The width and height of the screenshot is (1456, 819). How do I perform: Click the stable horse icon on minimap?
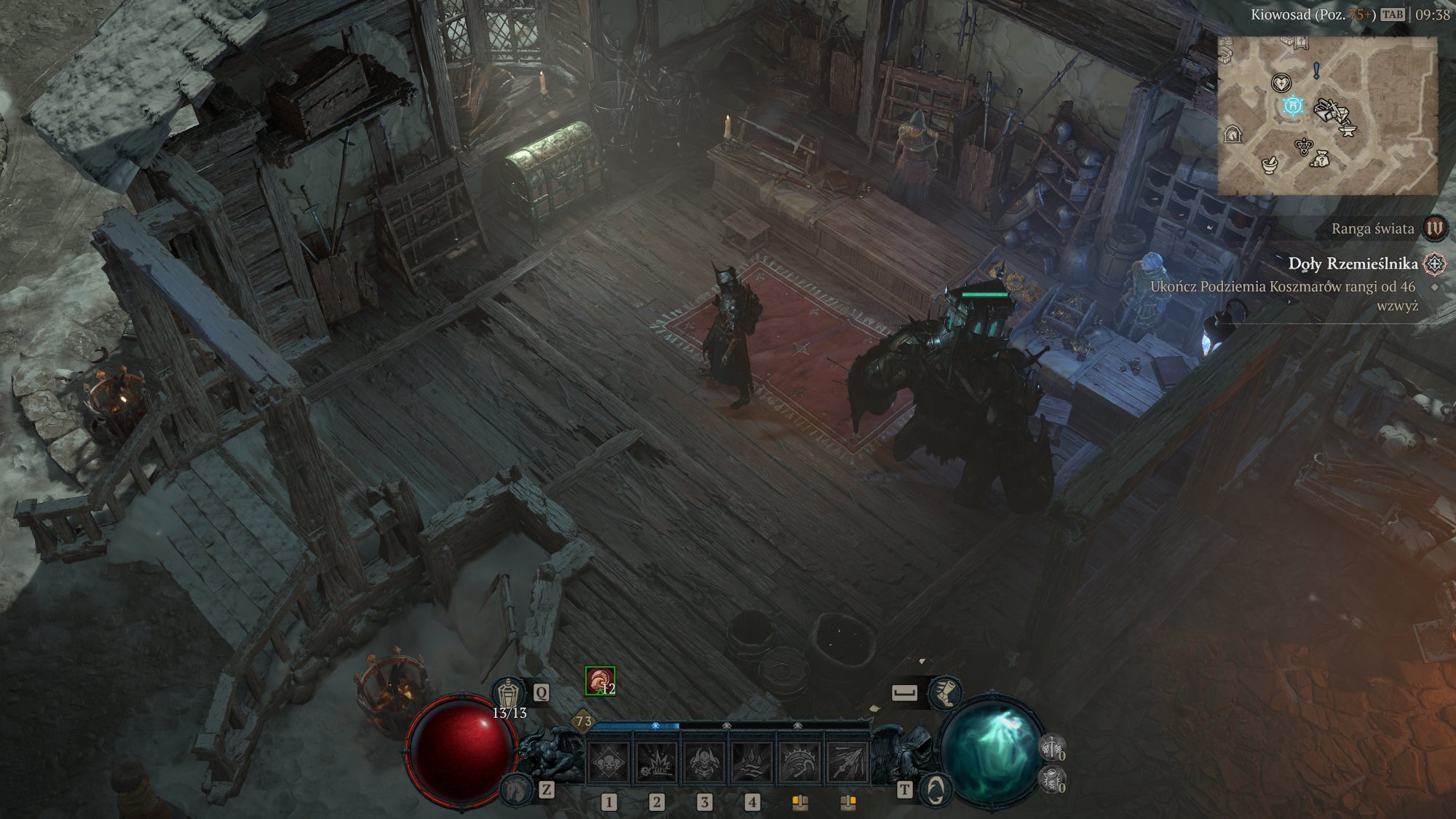click(x=1233, y=135)
